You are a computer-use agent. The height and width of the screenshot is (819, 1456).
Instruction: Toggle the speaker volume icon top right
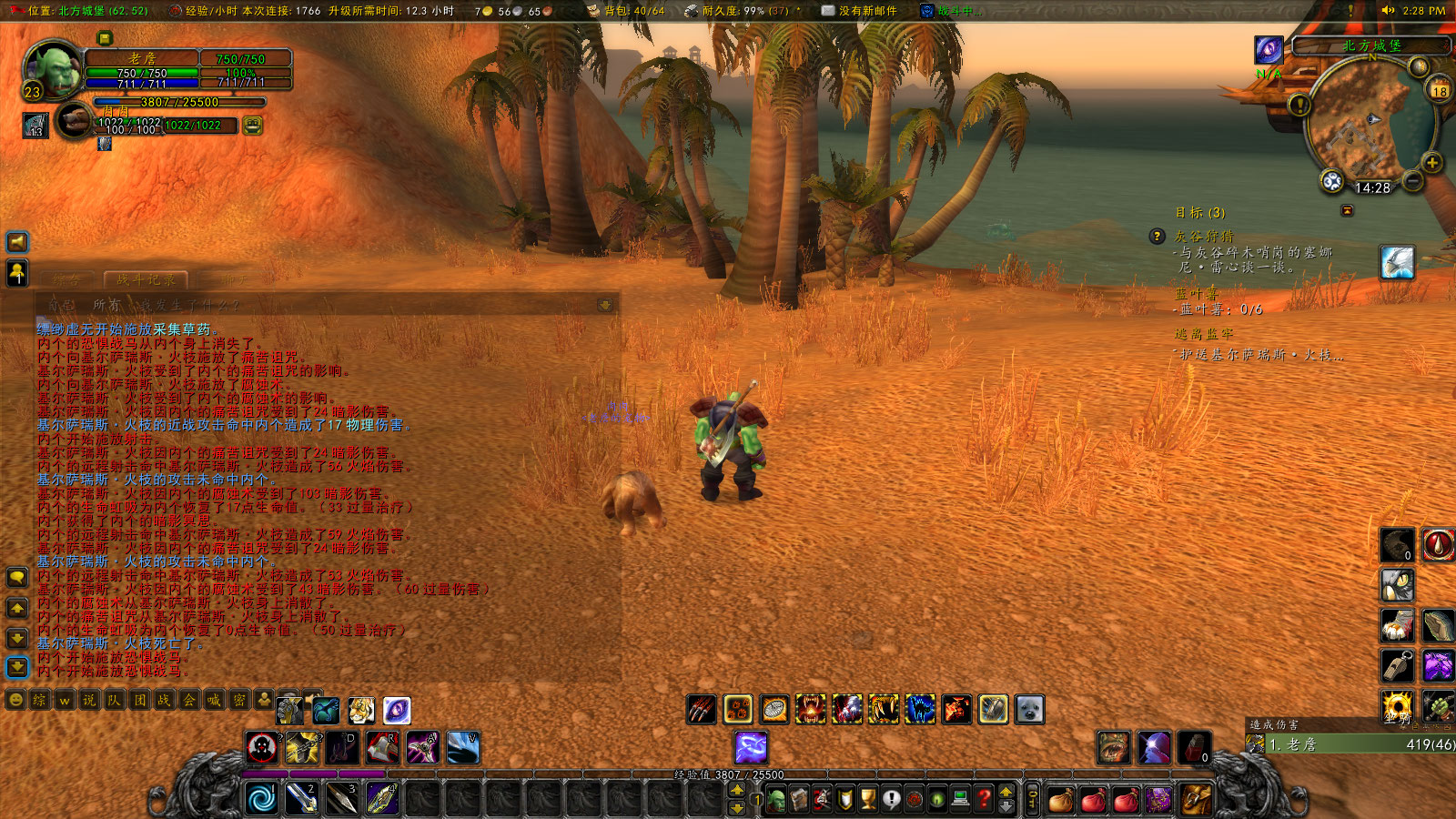(x=1388, y=12)
